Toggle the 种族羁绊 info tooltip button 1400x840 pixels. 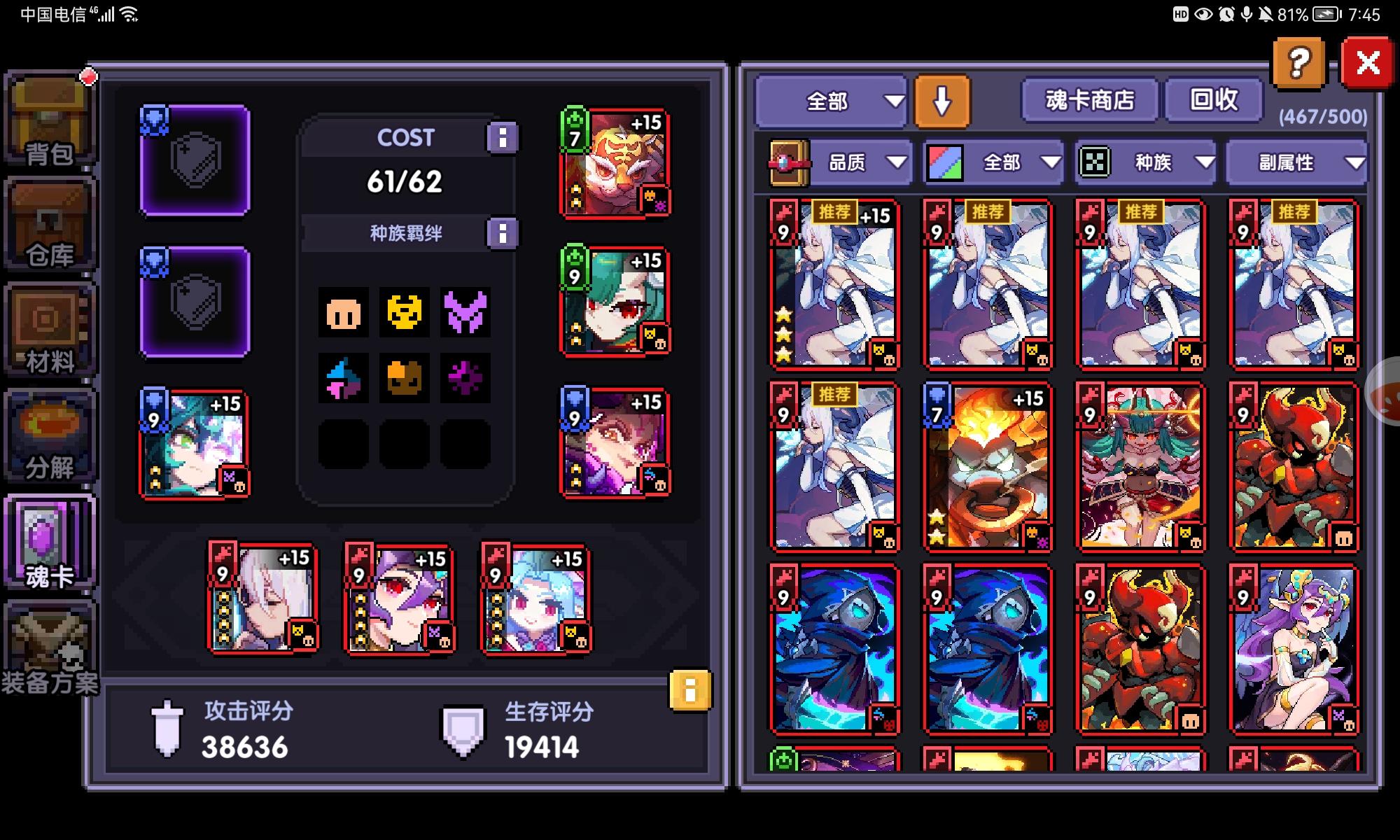502,233
